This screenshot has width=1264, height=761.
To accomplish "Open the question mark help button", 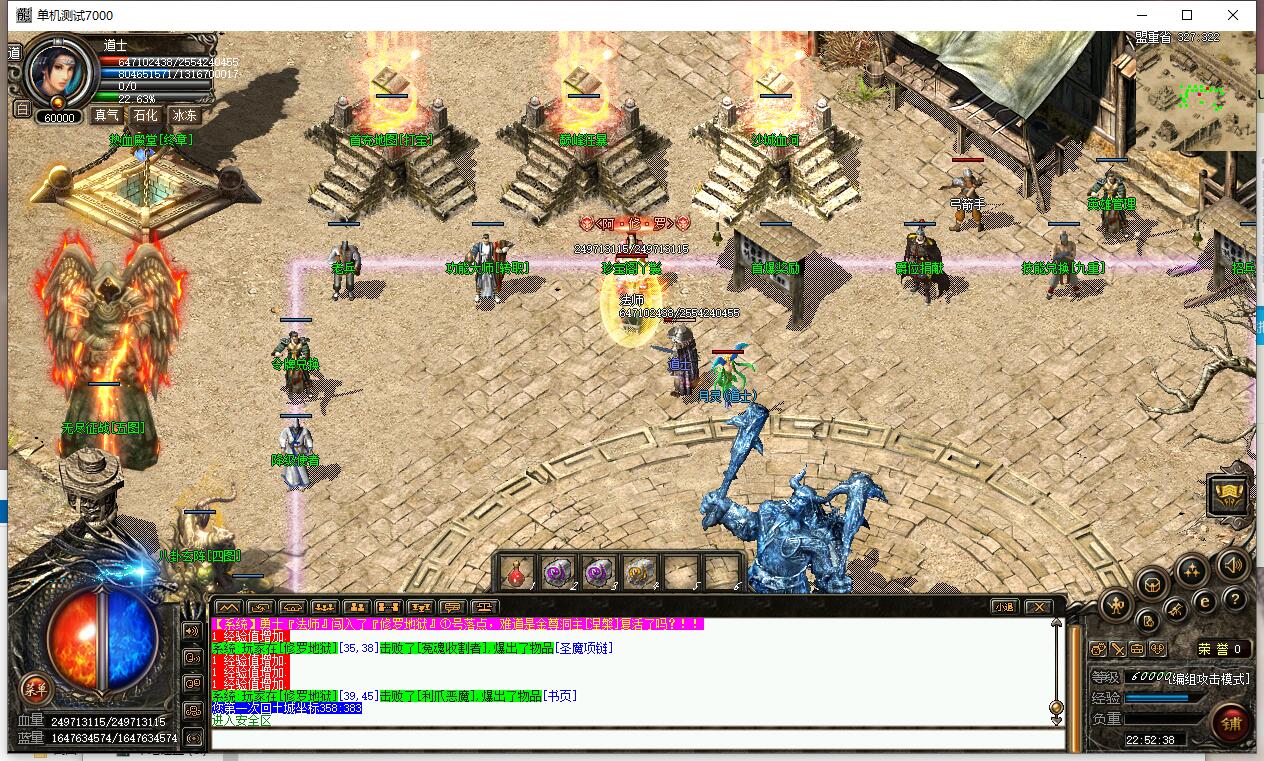I will (x=1235, y=598).
